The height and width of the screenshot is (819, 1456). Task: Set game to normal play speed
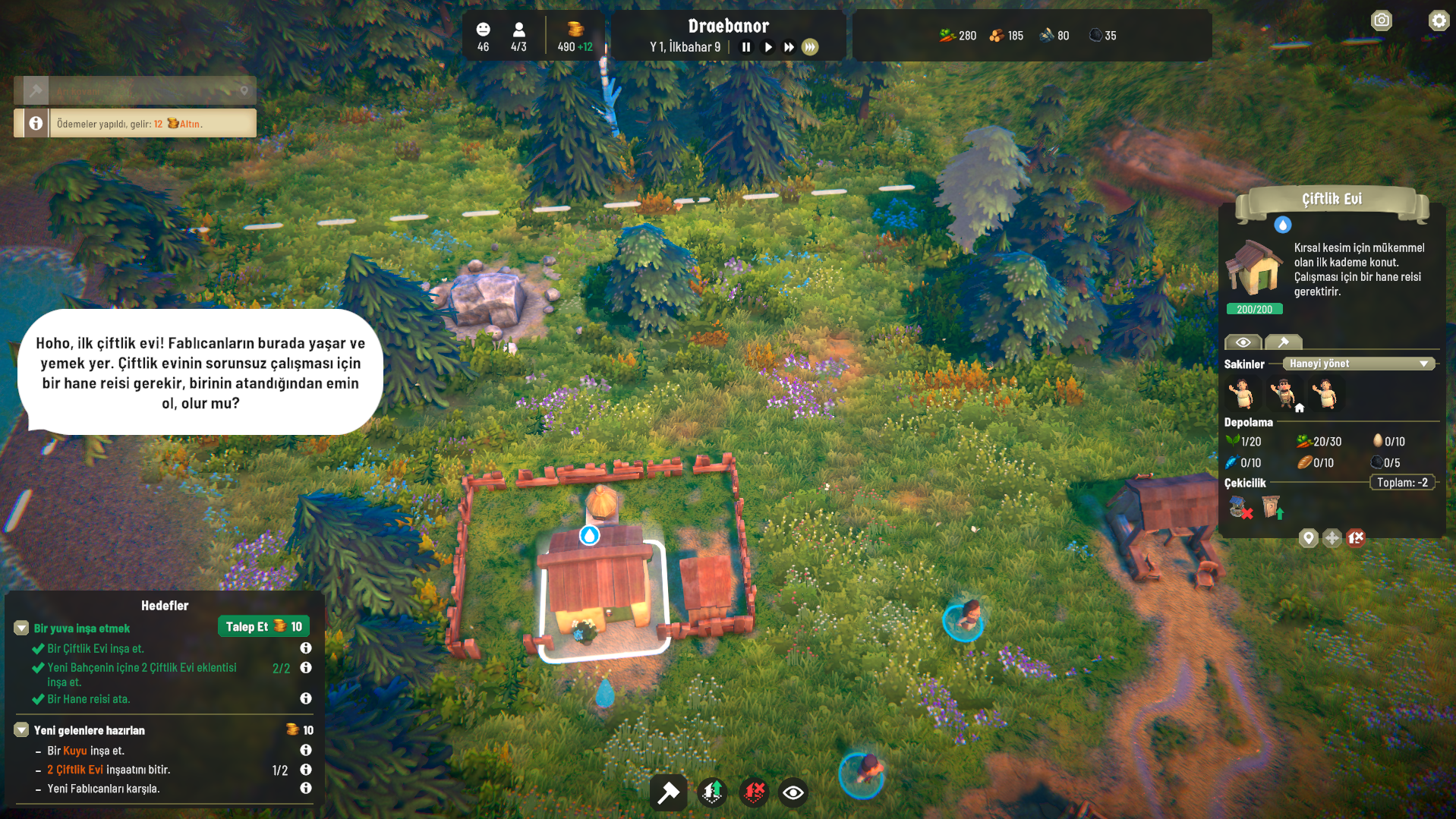(768, 47)
